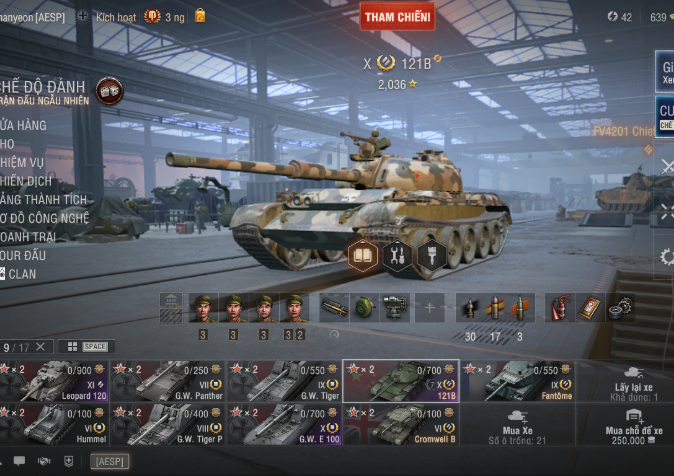Select the Leopard 120 tank tile

53,381
